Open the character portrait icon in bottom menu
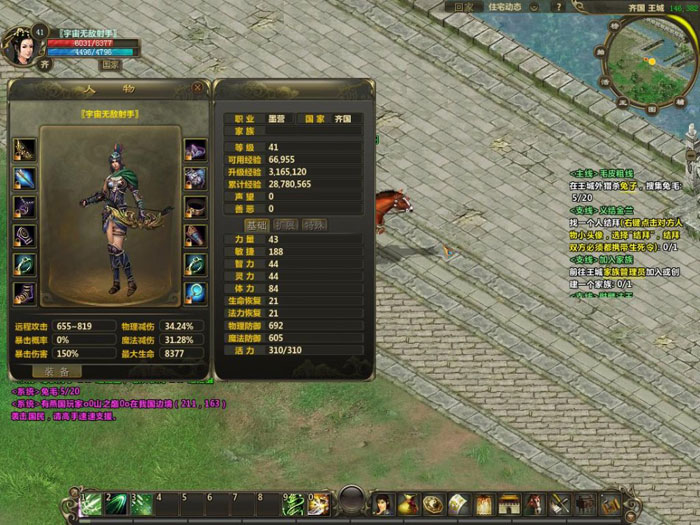Viewport: 700px width, 525px height. (x=381, y=503)
